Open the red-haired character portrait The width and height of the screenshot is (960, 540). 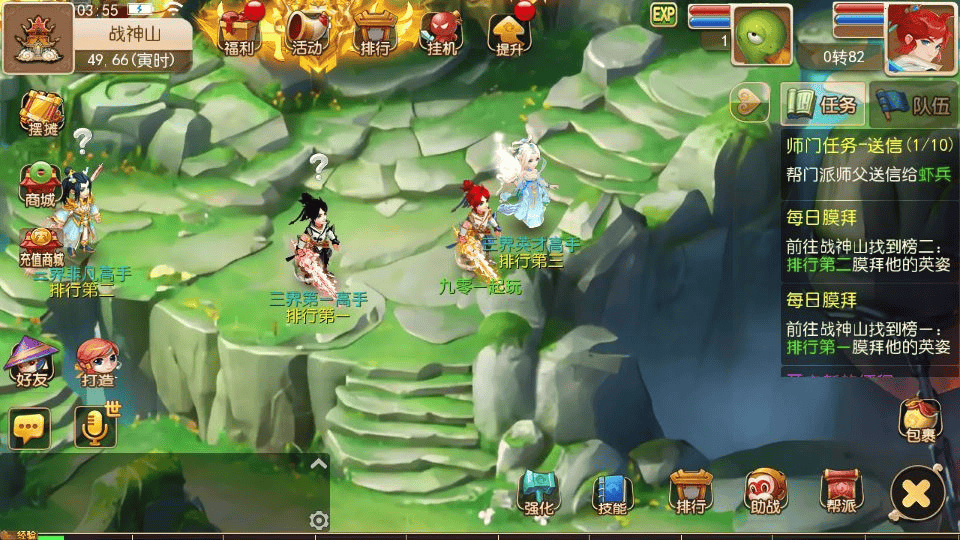click(x=918, y=36)
